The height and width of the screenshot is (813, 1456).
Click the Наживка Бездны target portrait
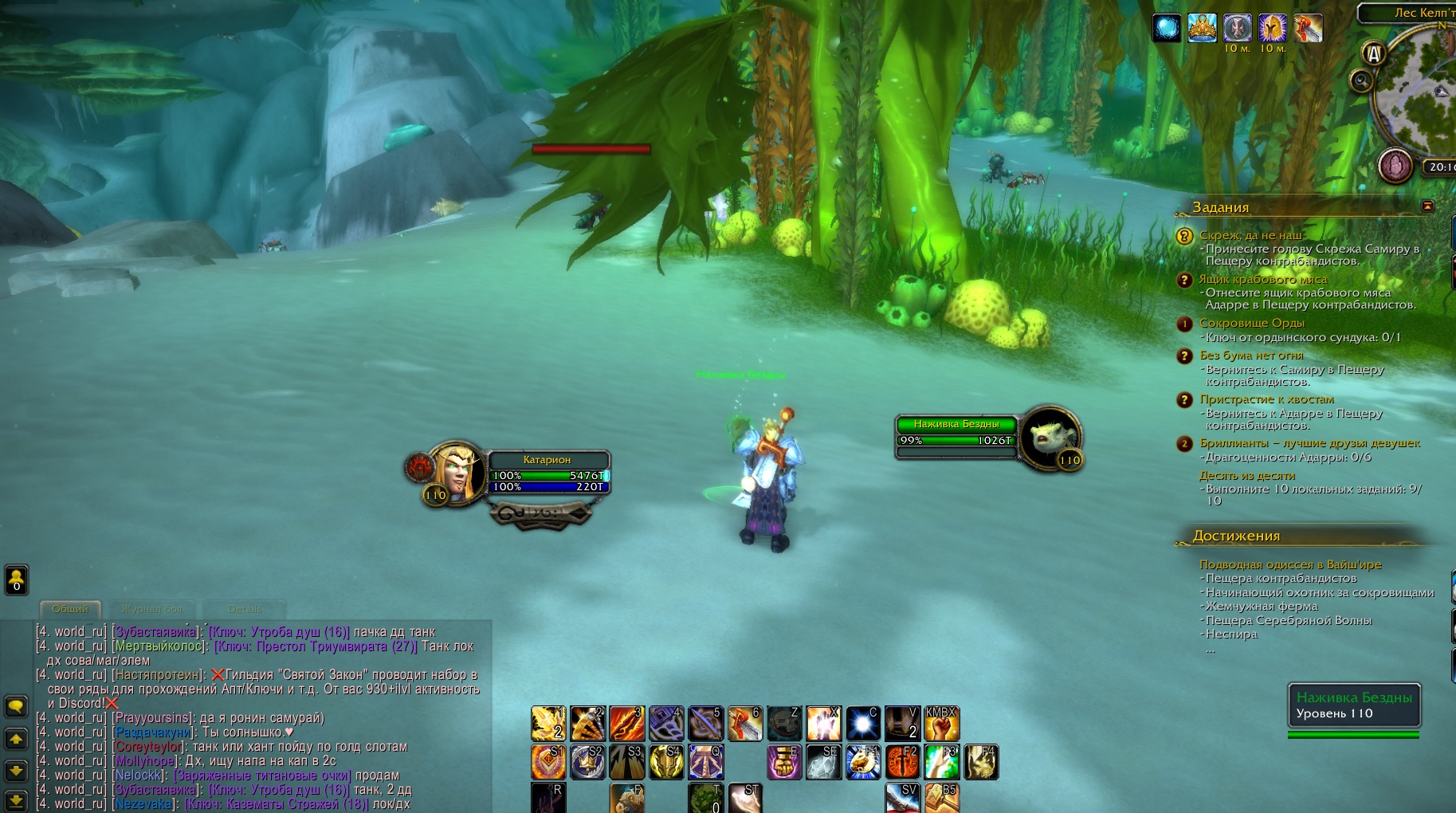pos(1050,437)
